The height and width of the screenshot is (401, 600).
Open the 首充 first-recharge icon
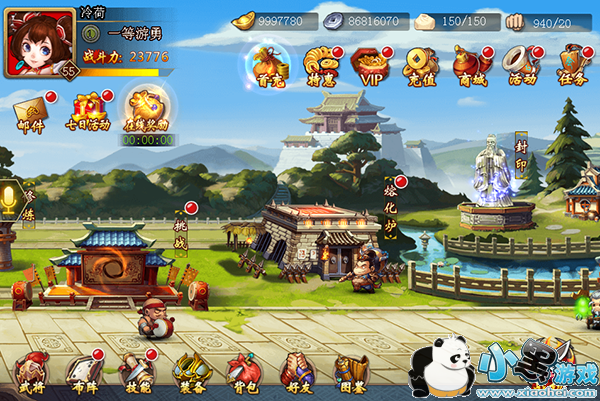(266, 62)
